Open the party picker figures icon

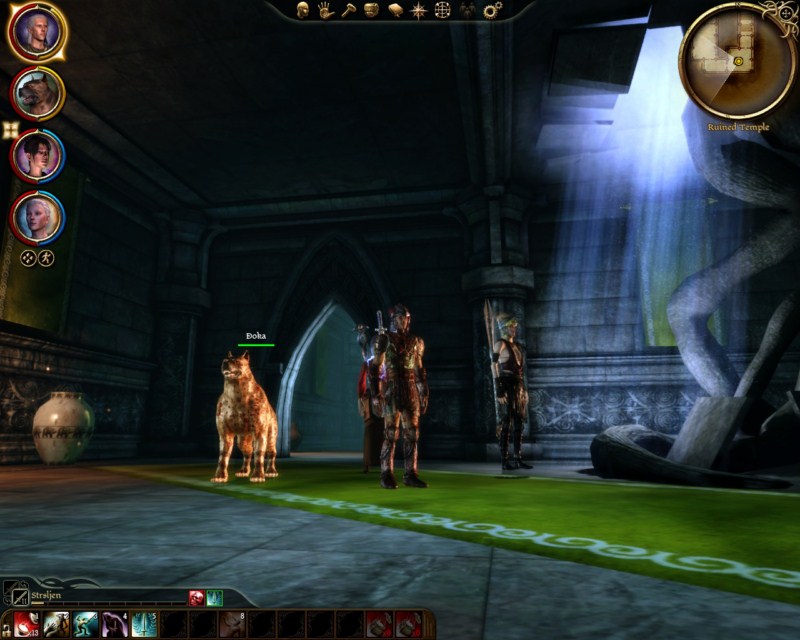point(466,10)
